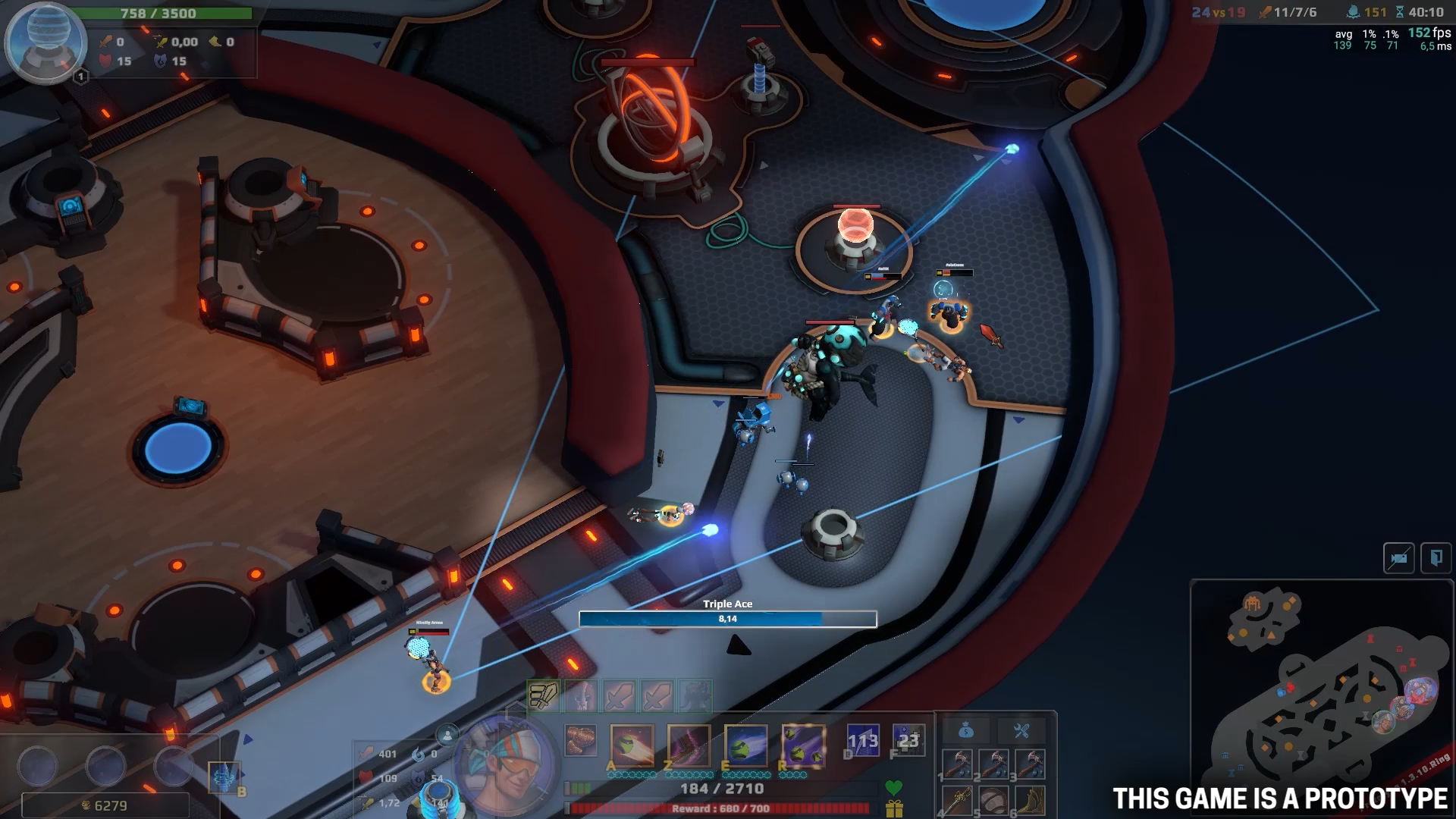Screen dimensions: 1456x819
Task: Cast the blue comet ball ability
Action: coord(745,745)
